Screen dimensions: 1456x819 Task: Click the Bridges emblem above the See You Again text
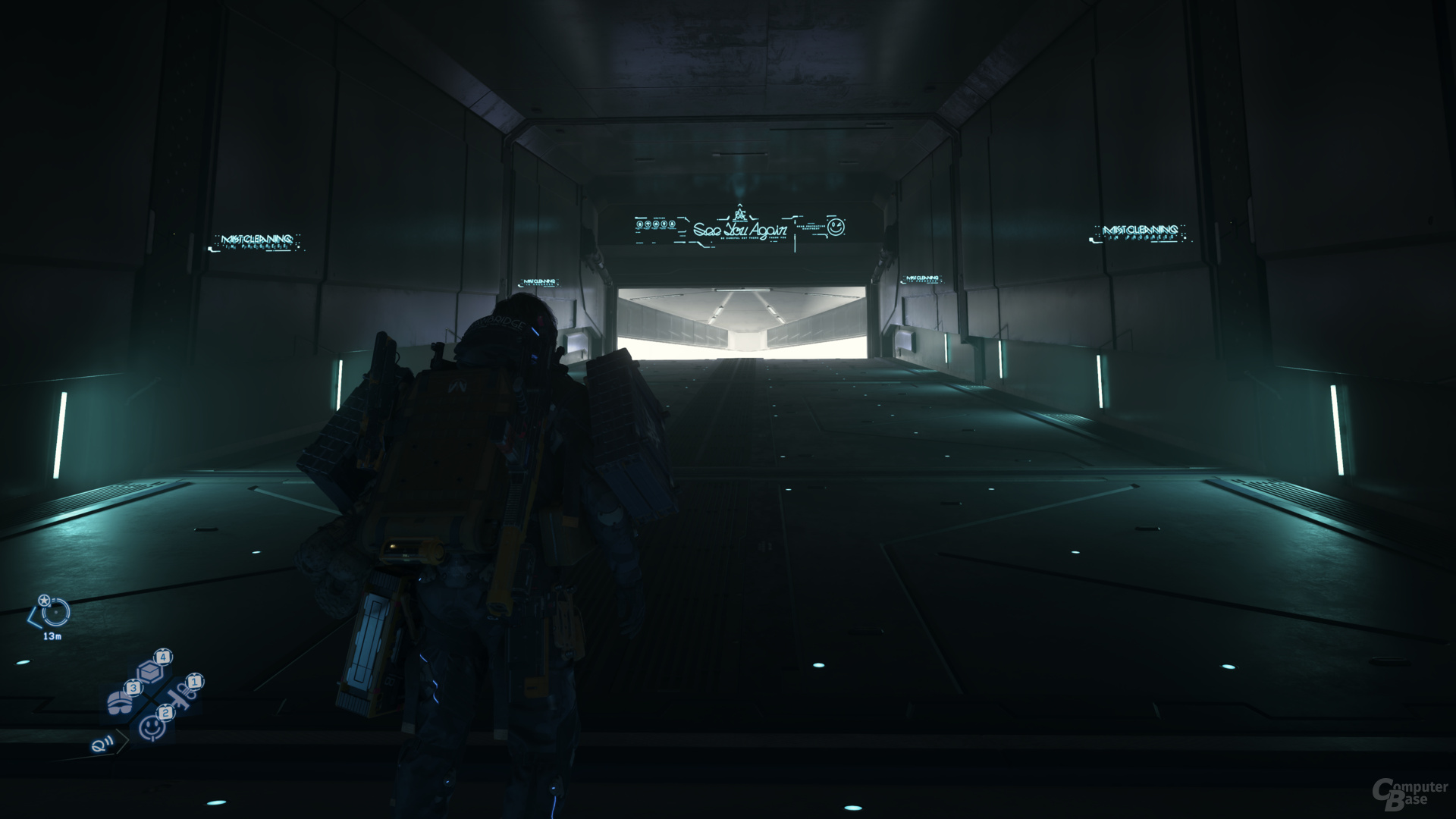pos(740,213)
